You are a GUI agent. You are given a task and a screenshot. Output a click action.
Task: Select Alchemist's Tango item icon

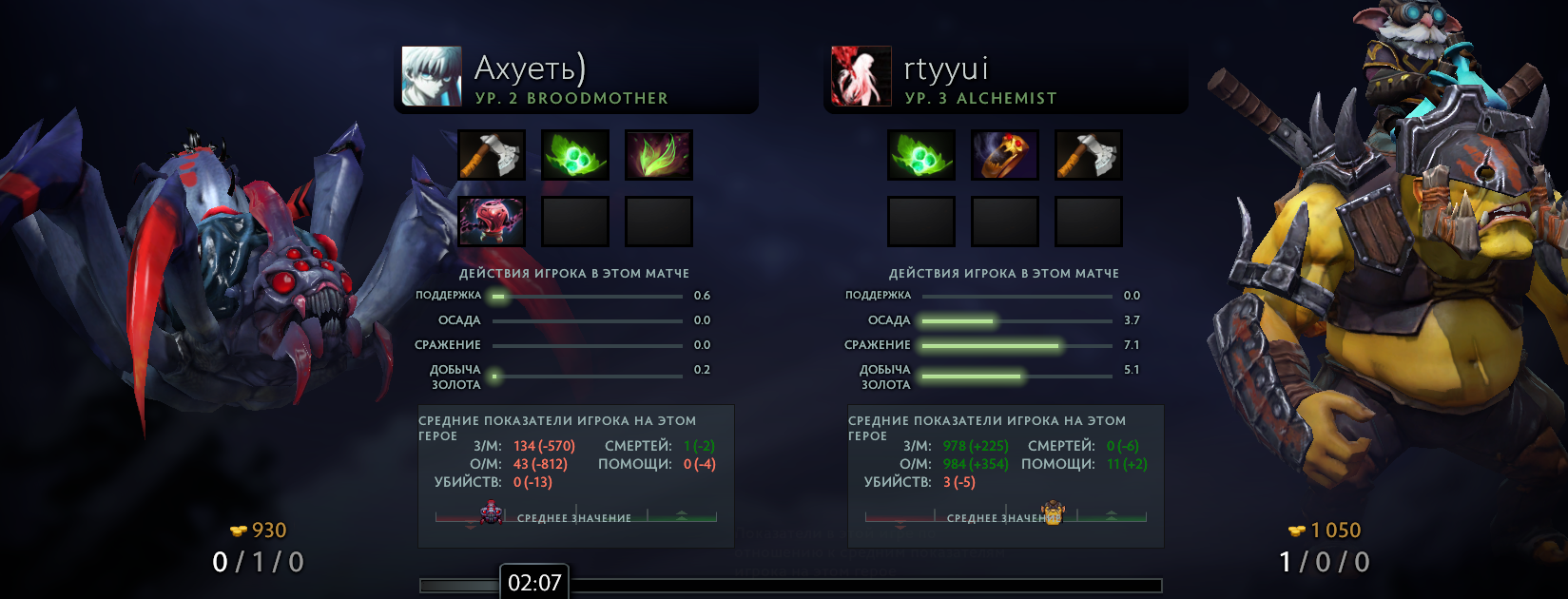(x=921, y=155)
